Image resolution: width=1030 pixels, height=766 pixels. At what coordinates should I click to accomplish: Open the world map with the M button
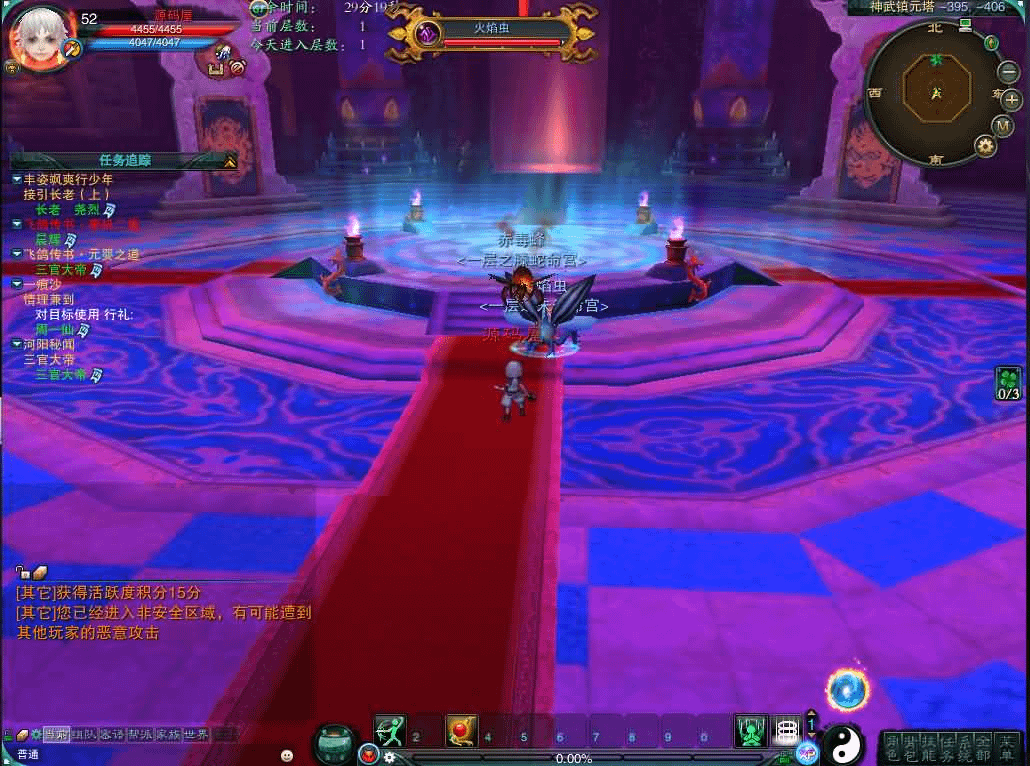1003,126
